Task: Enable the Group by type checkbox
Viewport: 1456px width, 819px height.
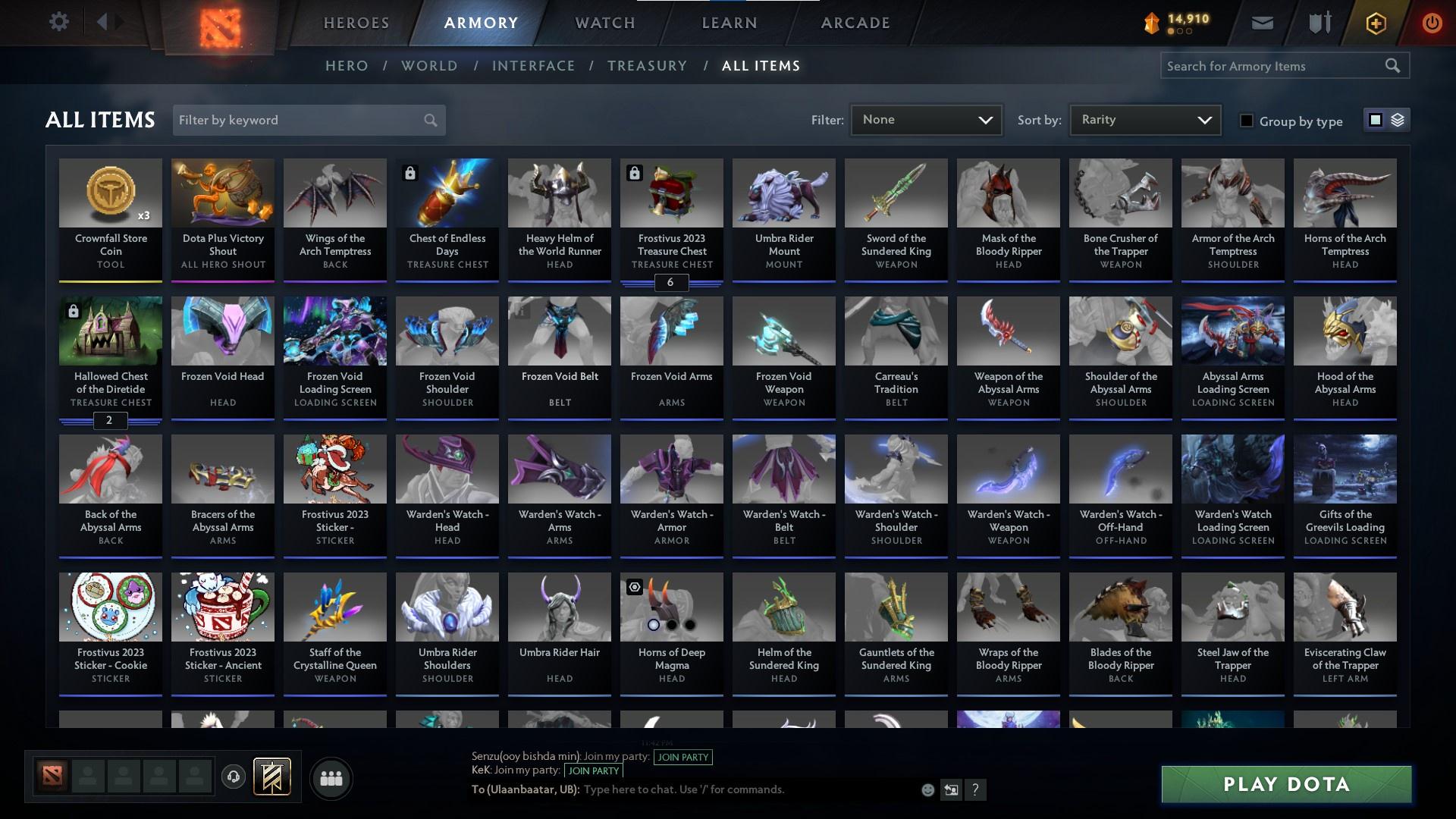Action: [x=1247, y=121]
